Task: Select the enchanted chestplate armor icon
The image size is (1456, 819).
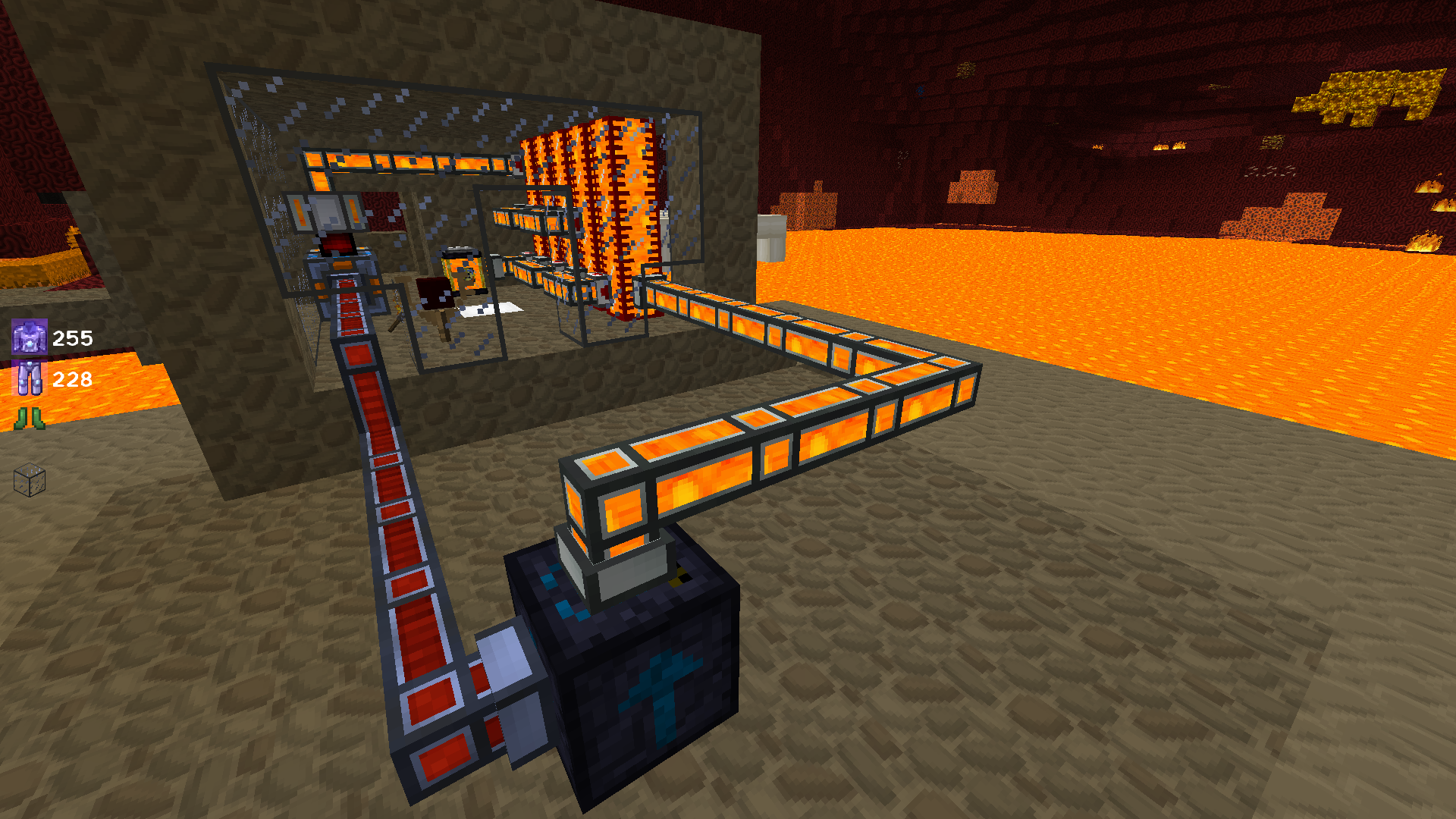Action: pyautogui.click(x=28, y=339)
